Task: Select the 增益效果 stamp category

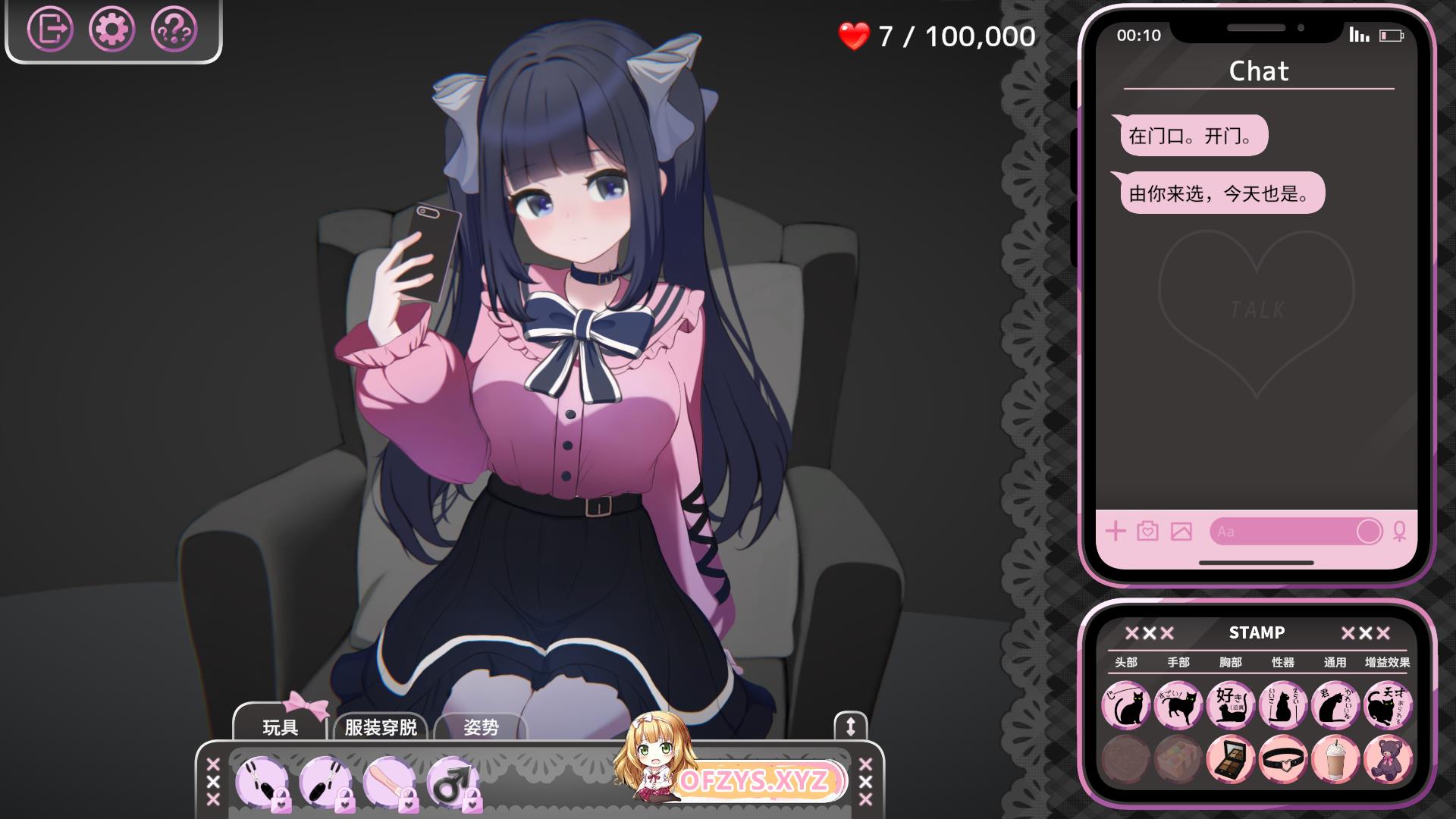Action: (1387, 662)
